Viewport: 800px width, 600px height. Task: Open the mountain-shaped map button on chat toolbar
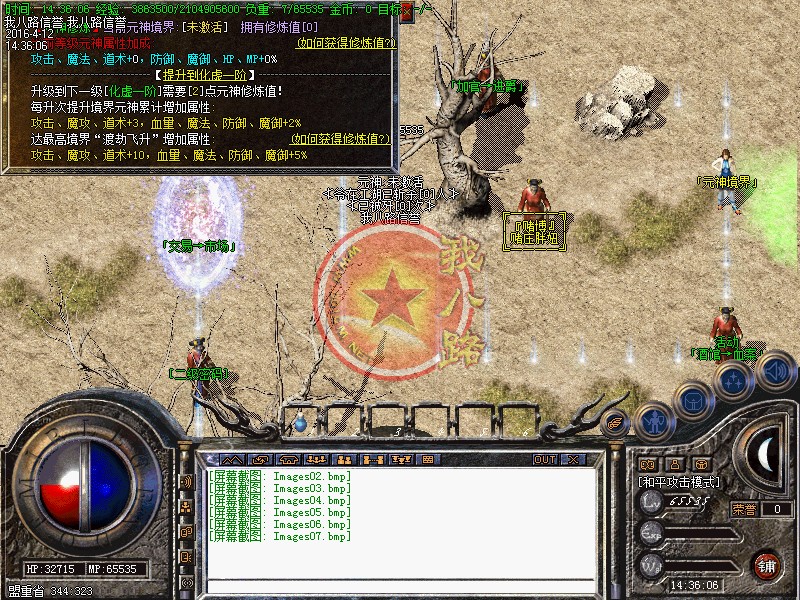click(x=232, y=459)
